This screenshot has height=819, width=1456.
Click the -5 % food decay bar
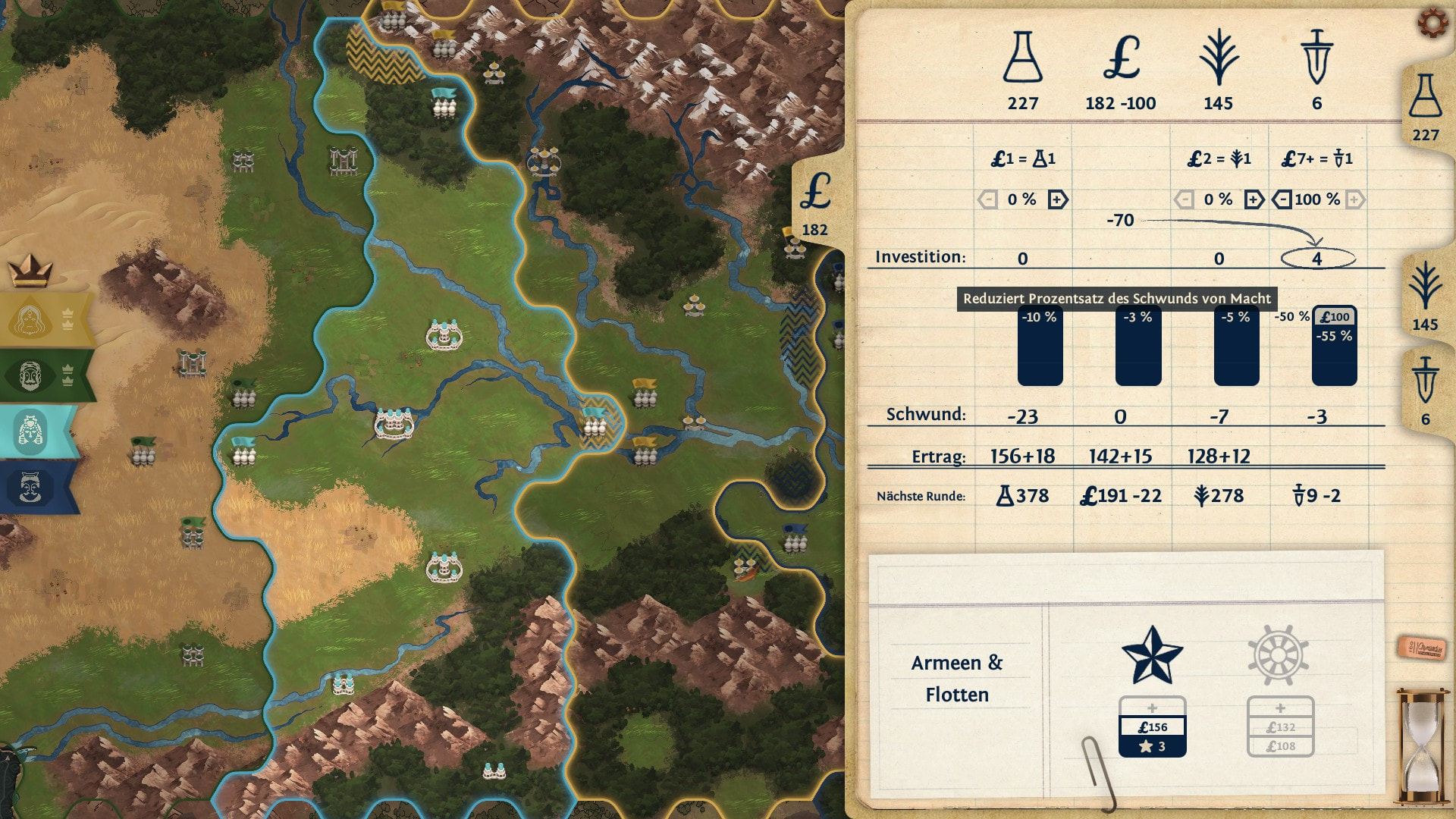click(1236, 347)
